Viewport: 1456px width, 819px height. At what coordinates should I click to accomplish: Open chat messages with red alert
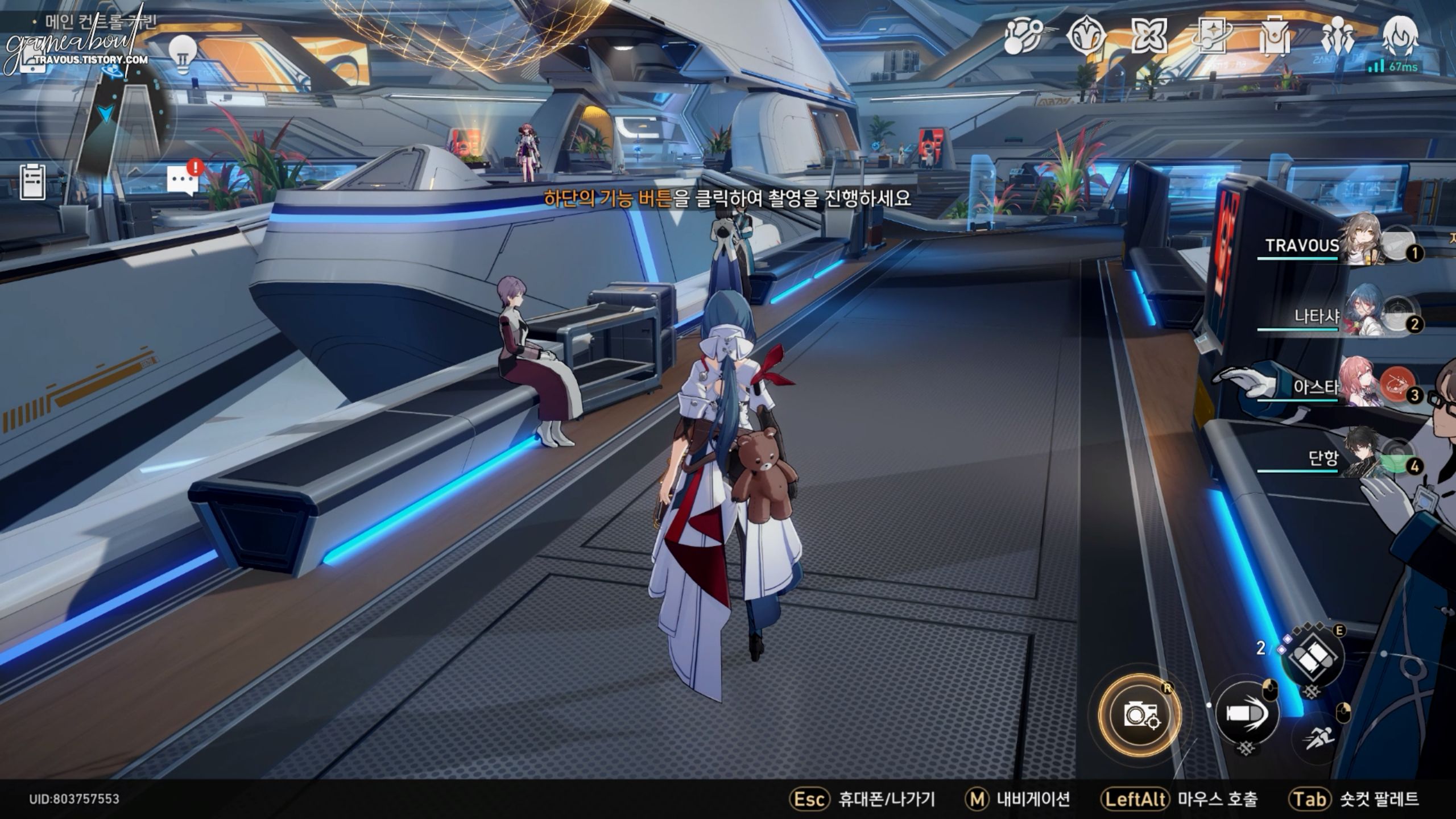click(183, 181)
